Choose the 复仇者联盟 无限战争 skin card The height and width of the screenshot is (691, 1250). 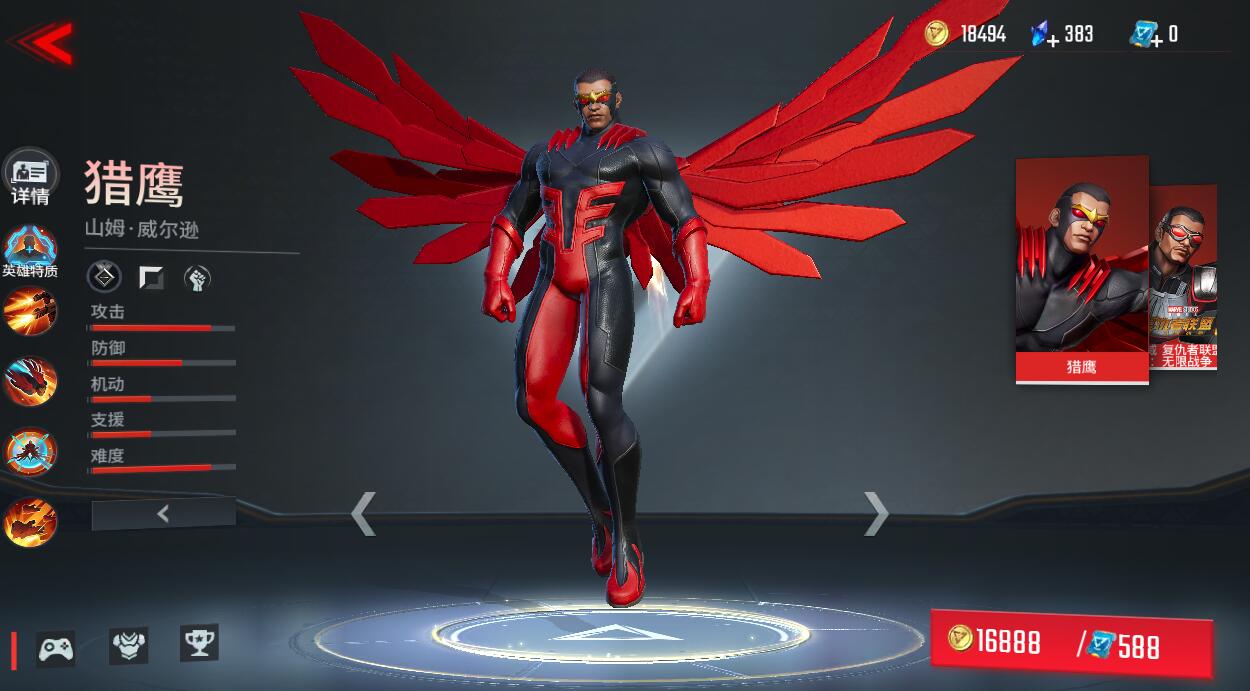[1185, 278]
